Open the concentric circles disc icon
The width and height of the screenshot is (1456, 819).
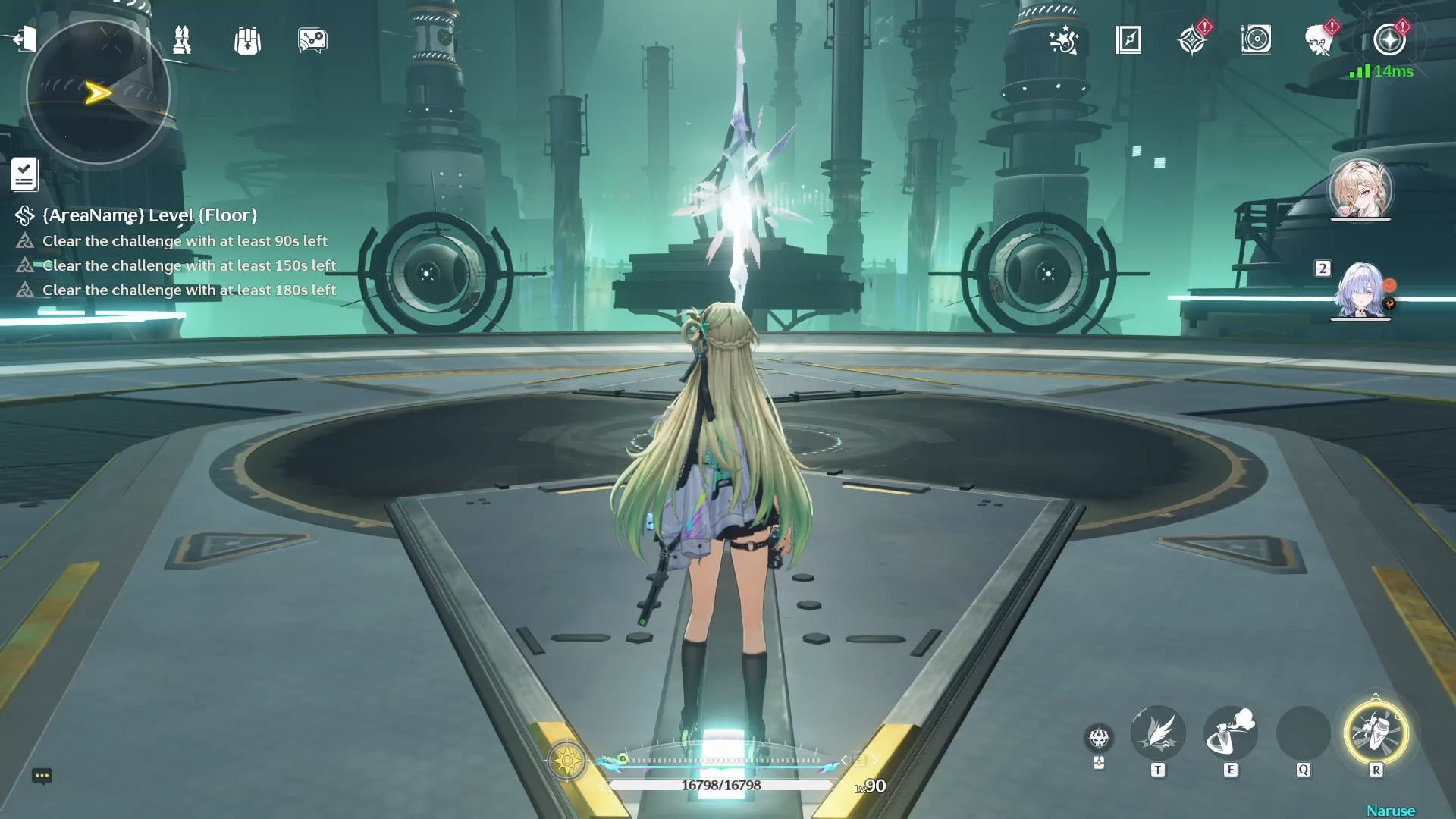click(1256, 39)
